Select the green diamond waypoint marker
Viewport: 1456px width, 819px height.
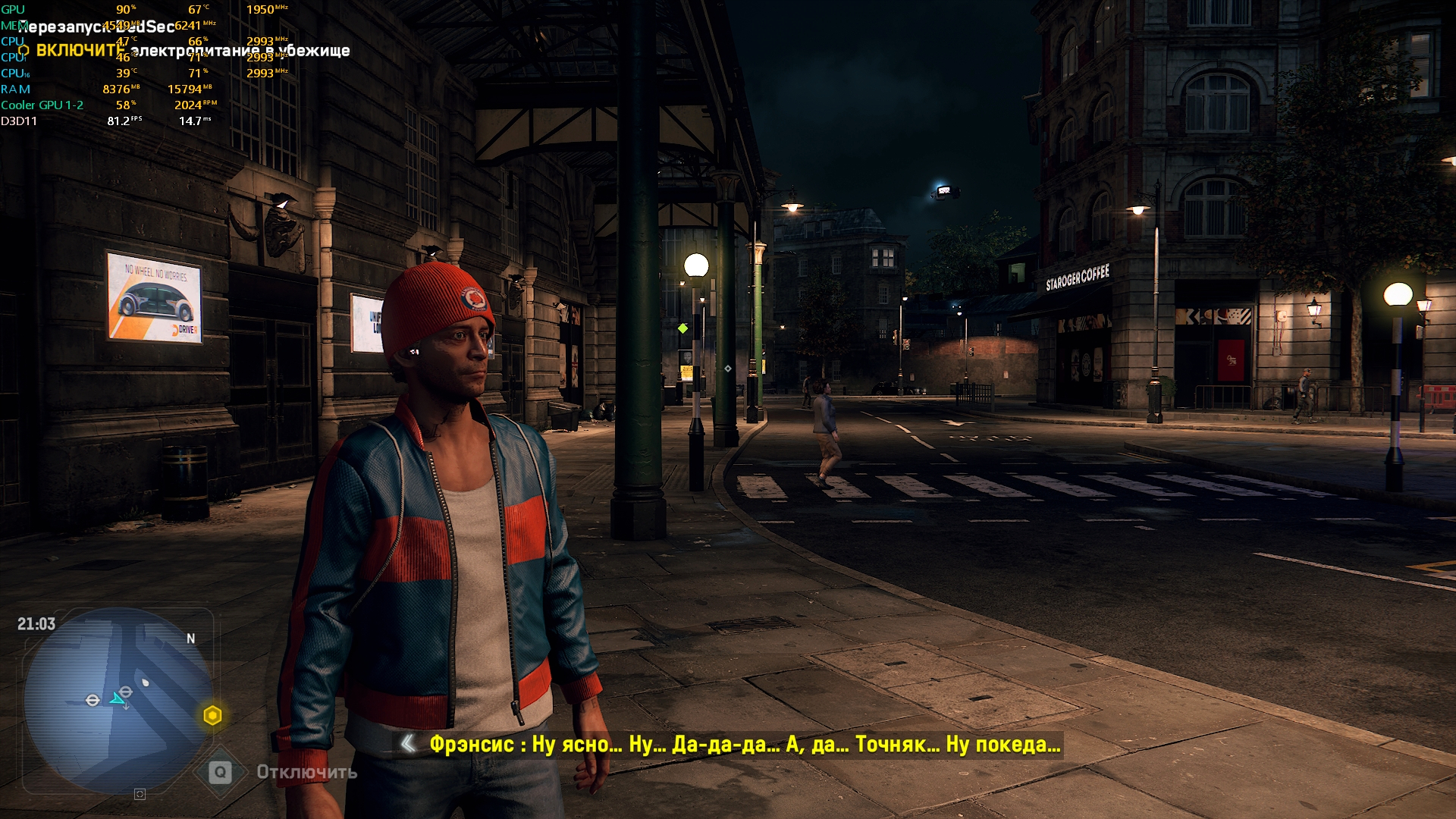683,328
